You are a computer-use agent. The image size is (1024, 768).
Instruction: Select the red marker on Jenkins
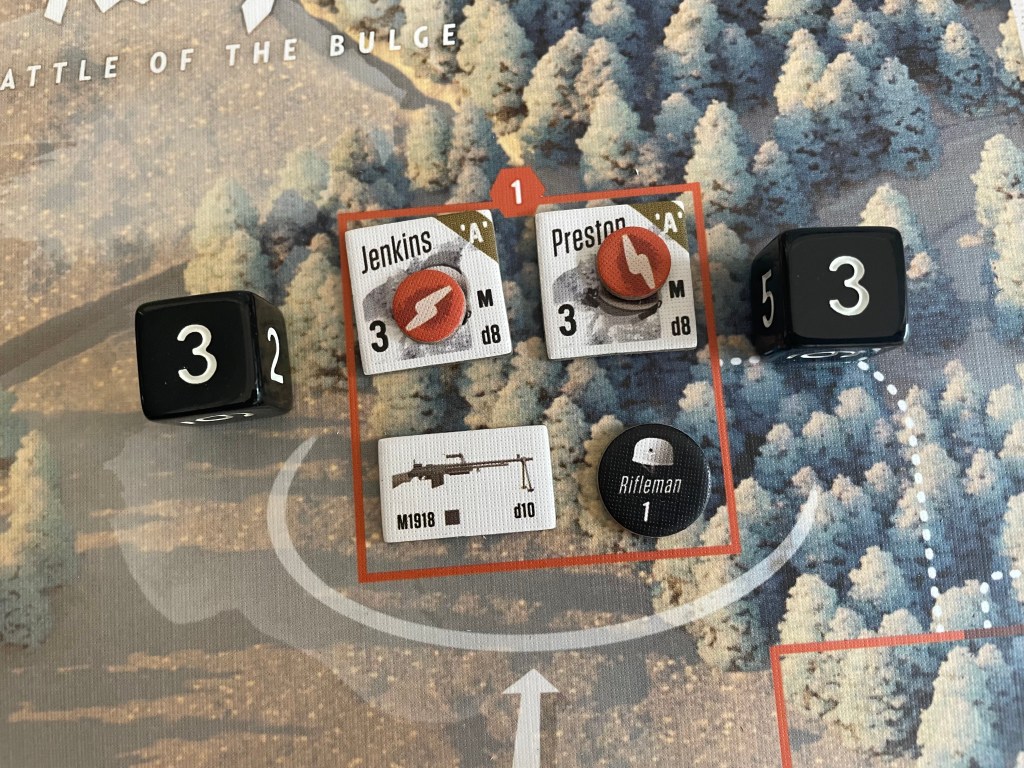coord(428,302)
